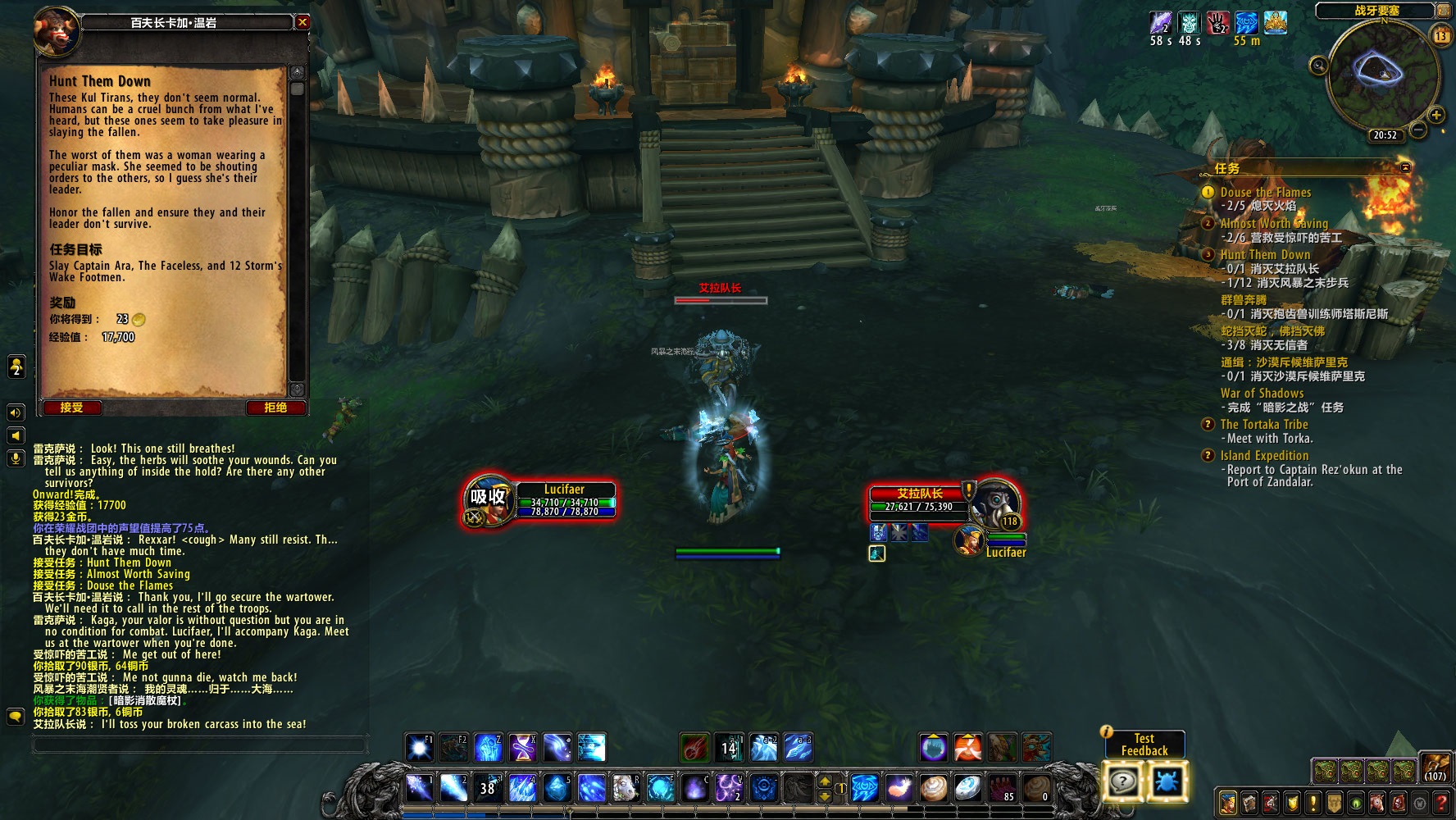Collapse the 任务 objective tracker
1456x820 pixels.
(1405, 168)
